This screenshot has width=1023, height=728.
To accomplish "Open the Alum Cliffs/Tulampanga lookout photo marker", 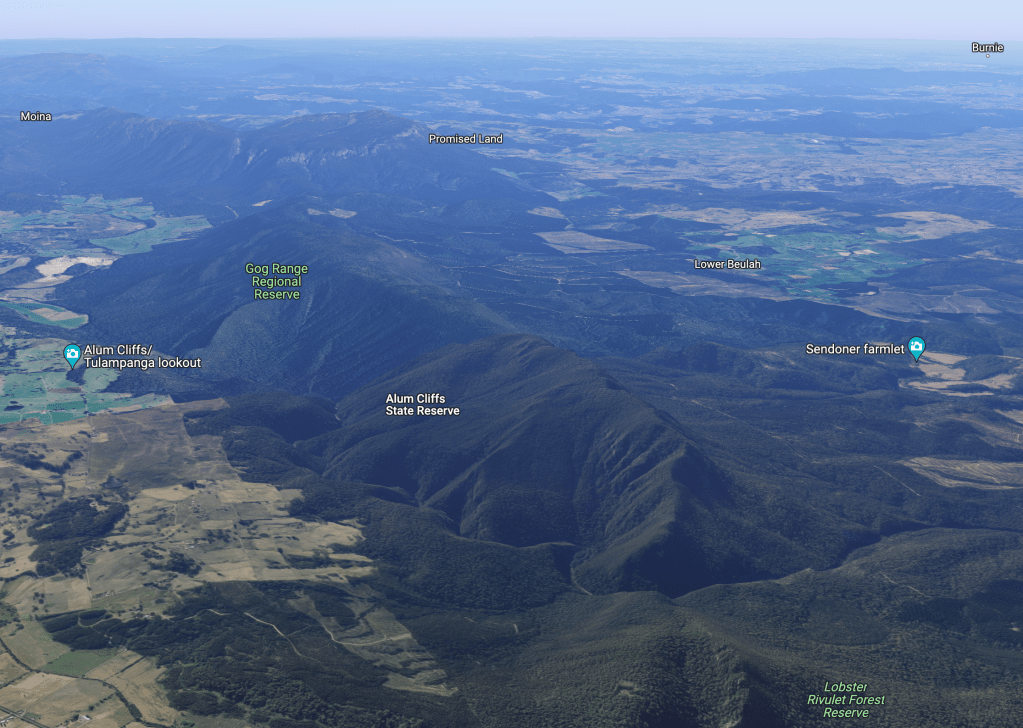I will (x=72, y=354).
